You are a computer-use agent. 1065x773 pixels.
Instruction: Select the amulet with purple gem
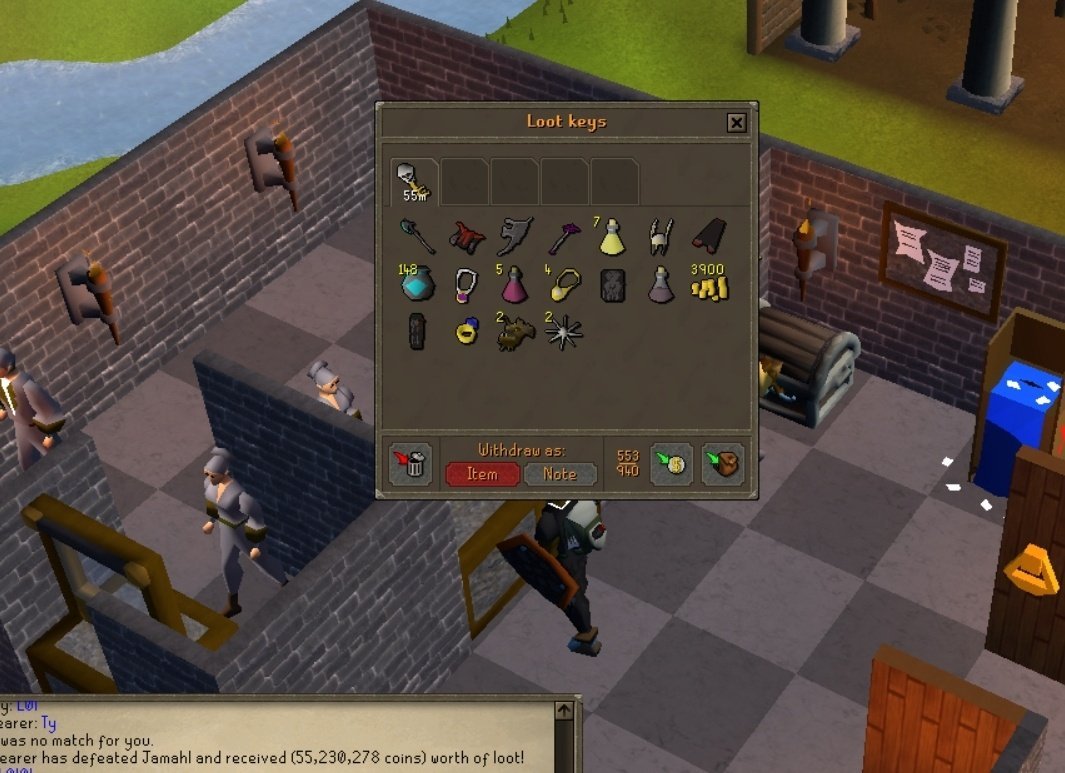[466, 286]
